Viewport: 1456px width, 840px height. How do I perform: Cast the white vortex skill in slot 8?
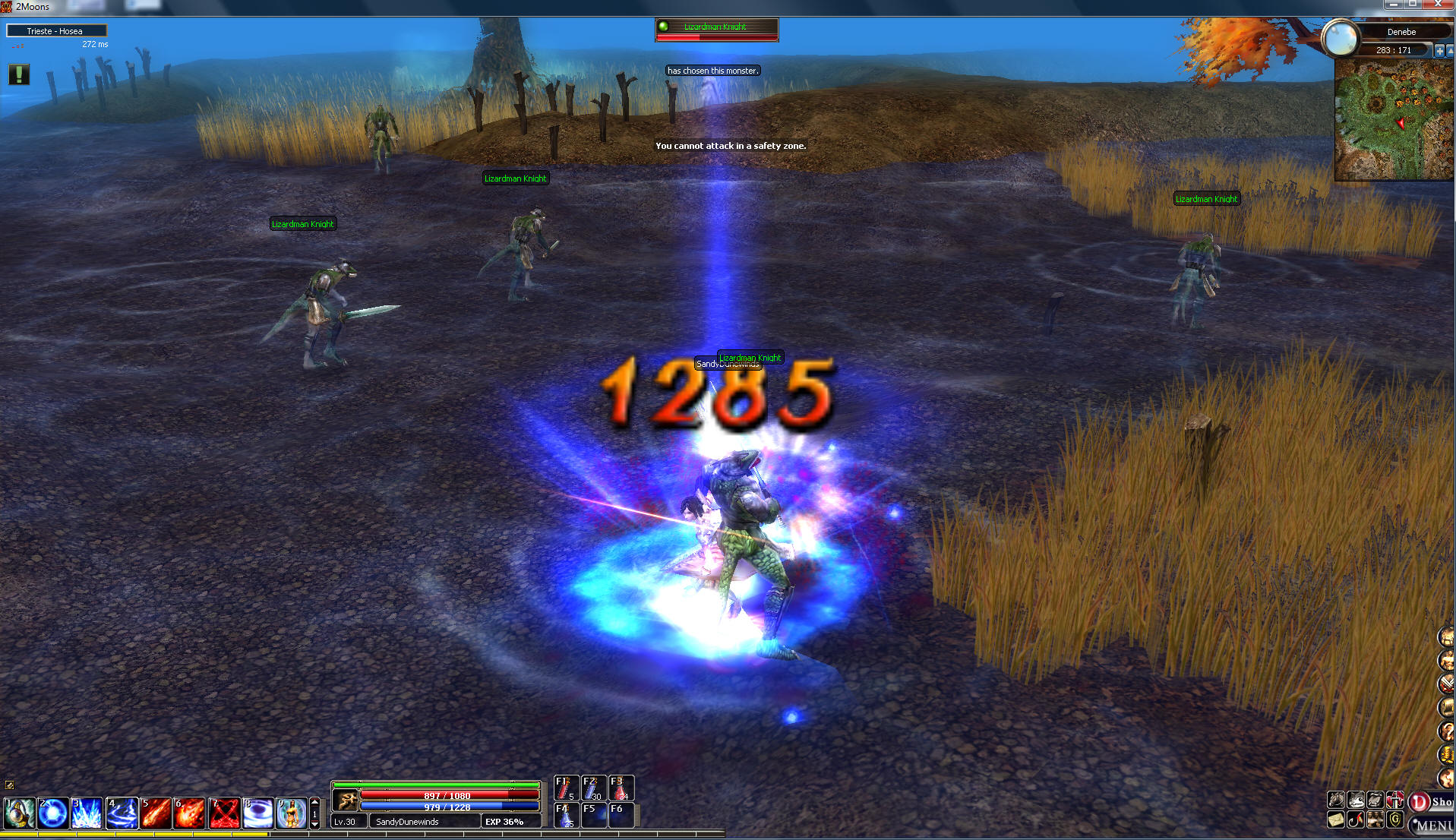pyautogui.click(x=258, y=813)
